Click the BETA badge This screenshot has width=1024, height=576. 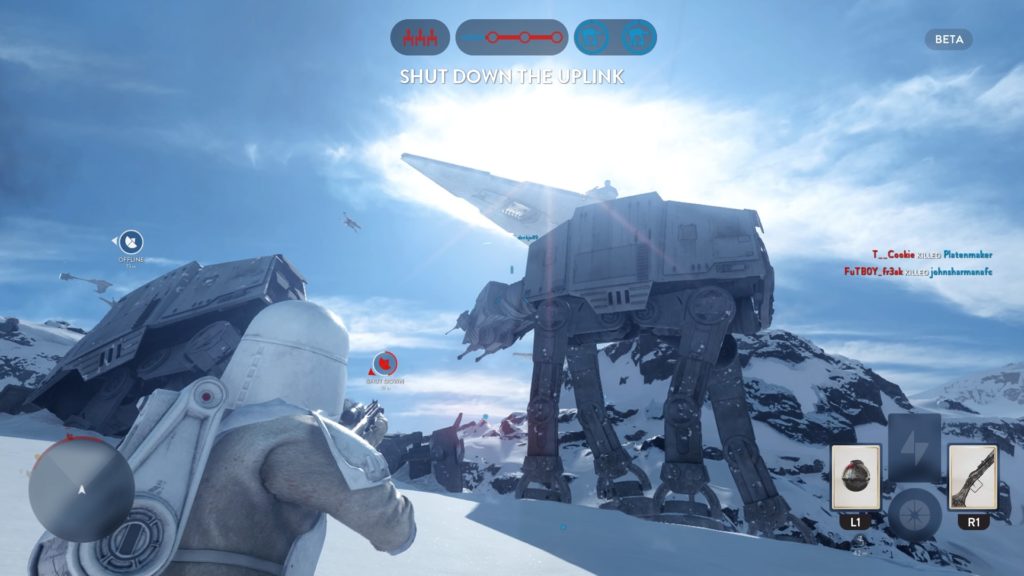click(948, 40)
